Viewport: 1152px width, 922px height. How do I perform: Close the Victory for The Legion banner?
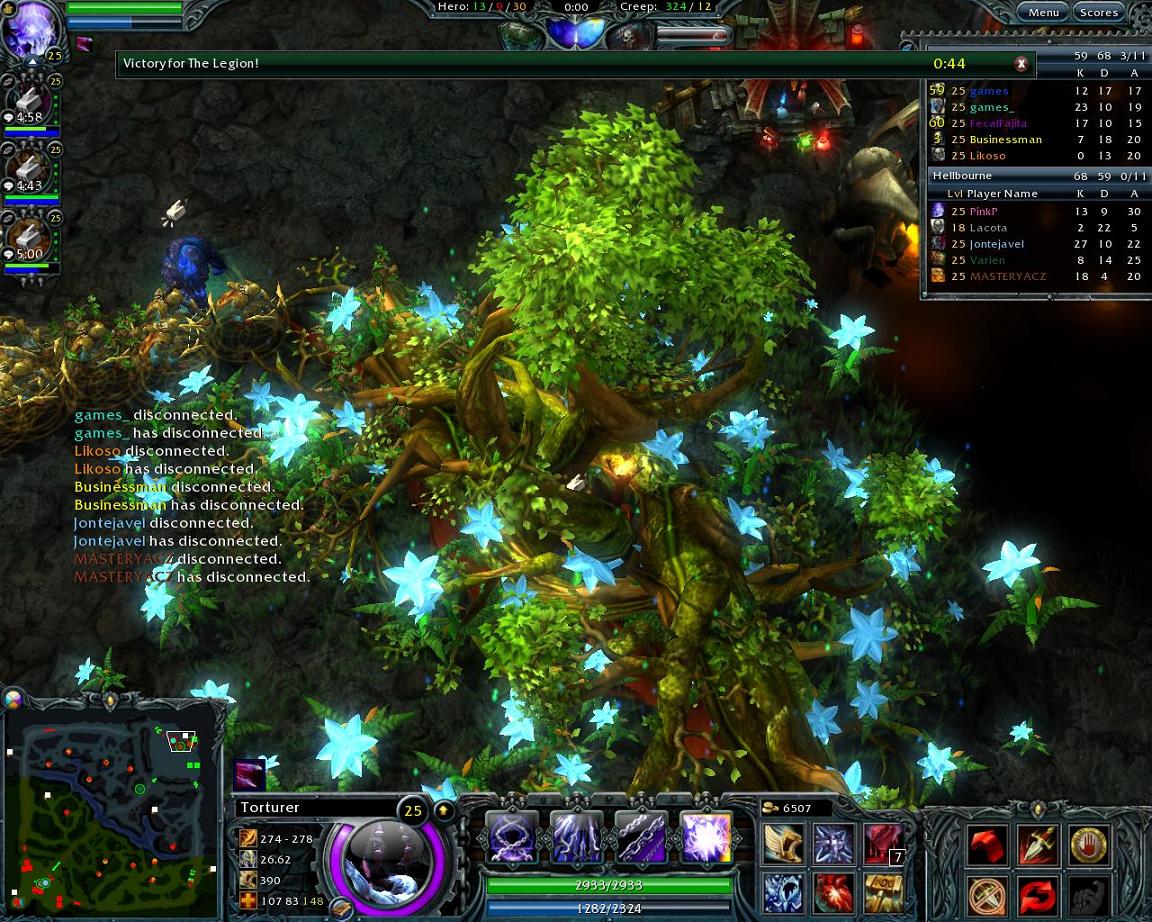pyautogui.click(x=1021, y=64)
